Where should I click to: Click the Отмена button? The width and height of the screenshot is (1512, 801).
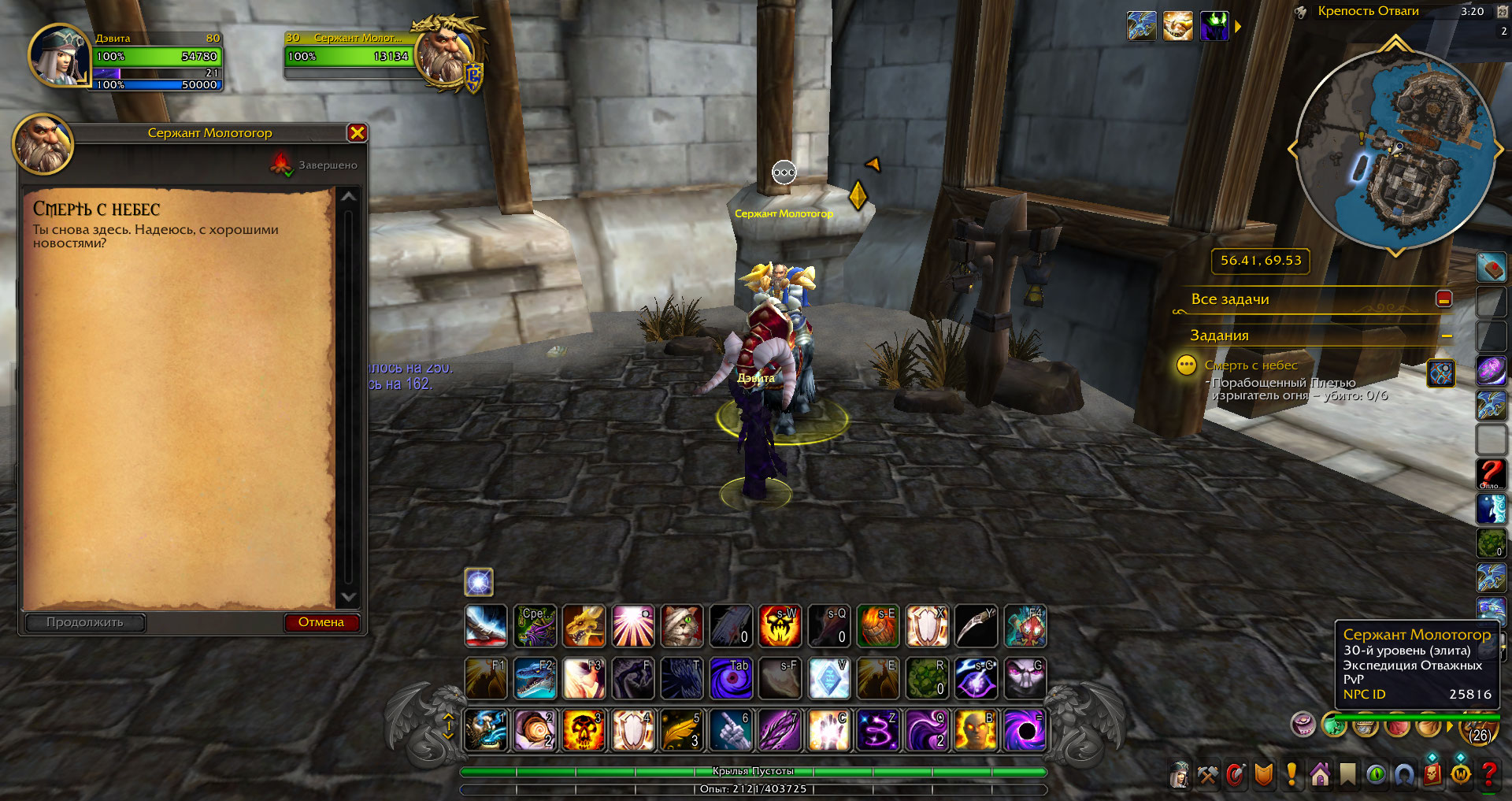pyautogui.click(x=321, y=622)
